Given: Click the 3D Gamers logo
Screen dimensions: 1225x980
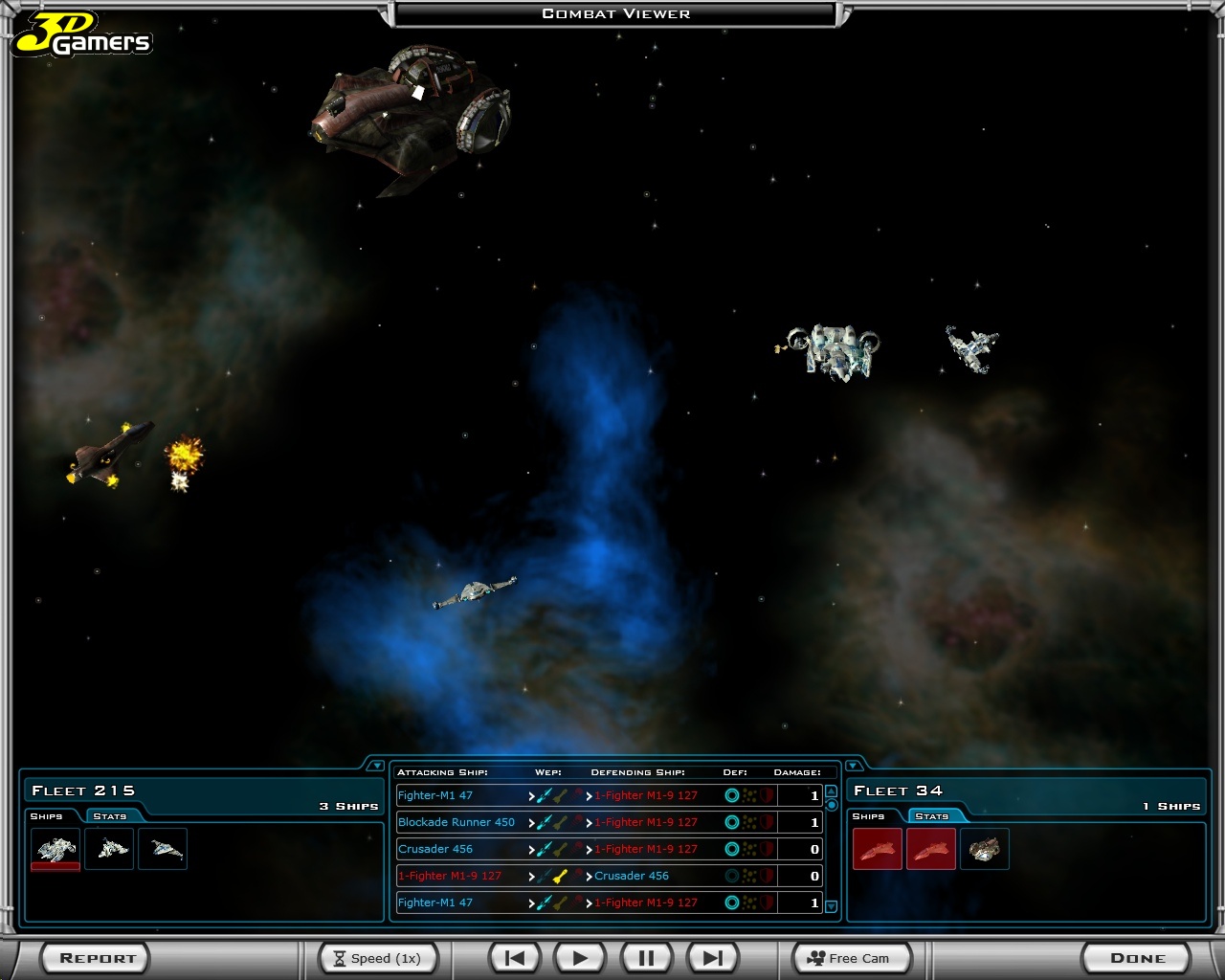Looking at the screenshot, I should click(82, 34).
